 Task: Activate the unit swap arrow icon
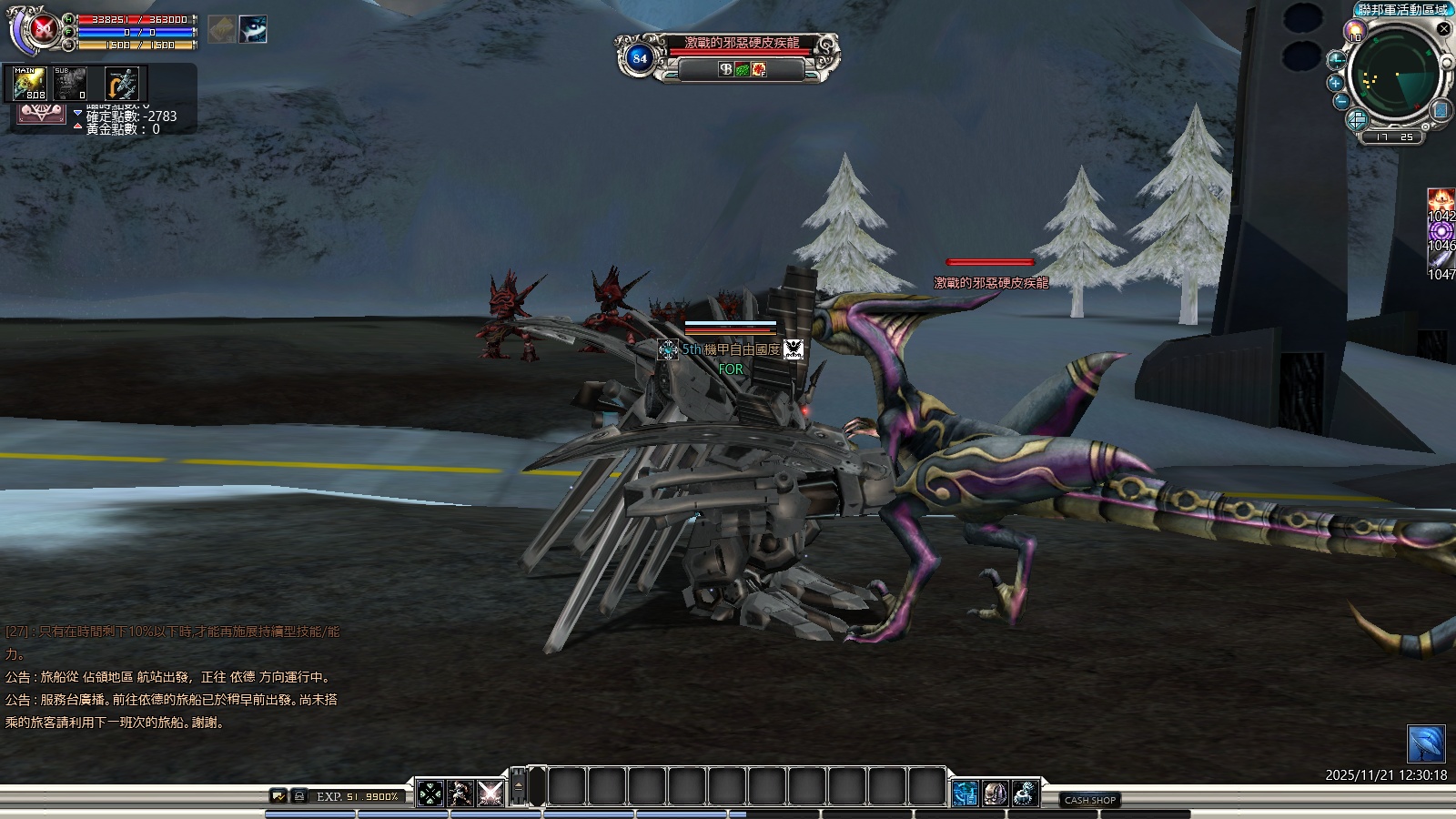[121, 84]
